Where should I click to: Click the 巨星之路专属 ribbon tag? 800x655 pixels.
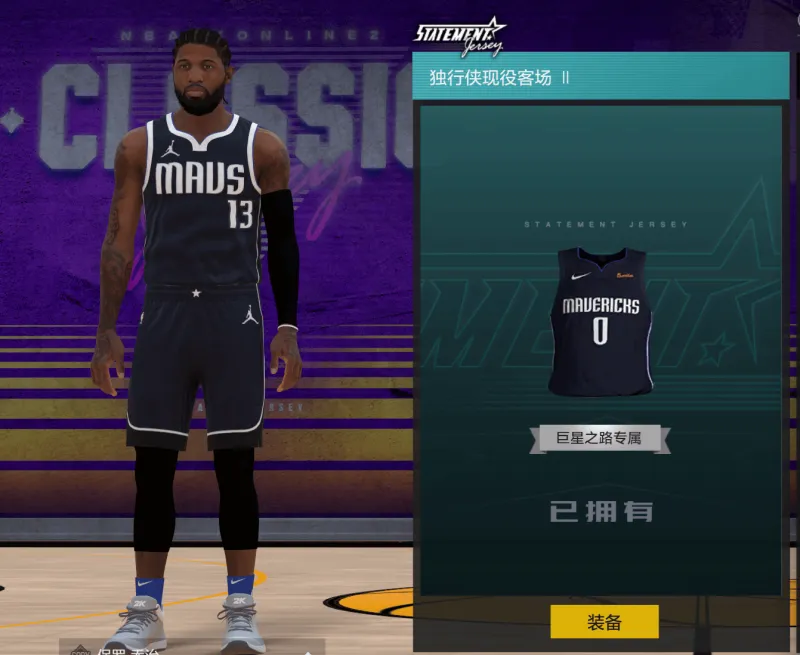point(599,438)
